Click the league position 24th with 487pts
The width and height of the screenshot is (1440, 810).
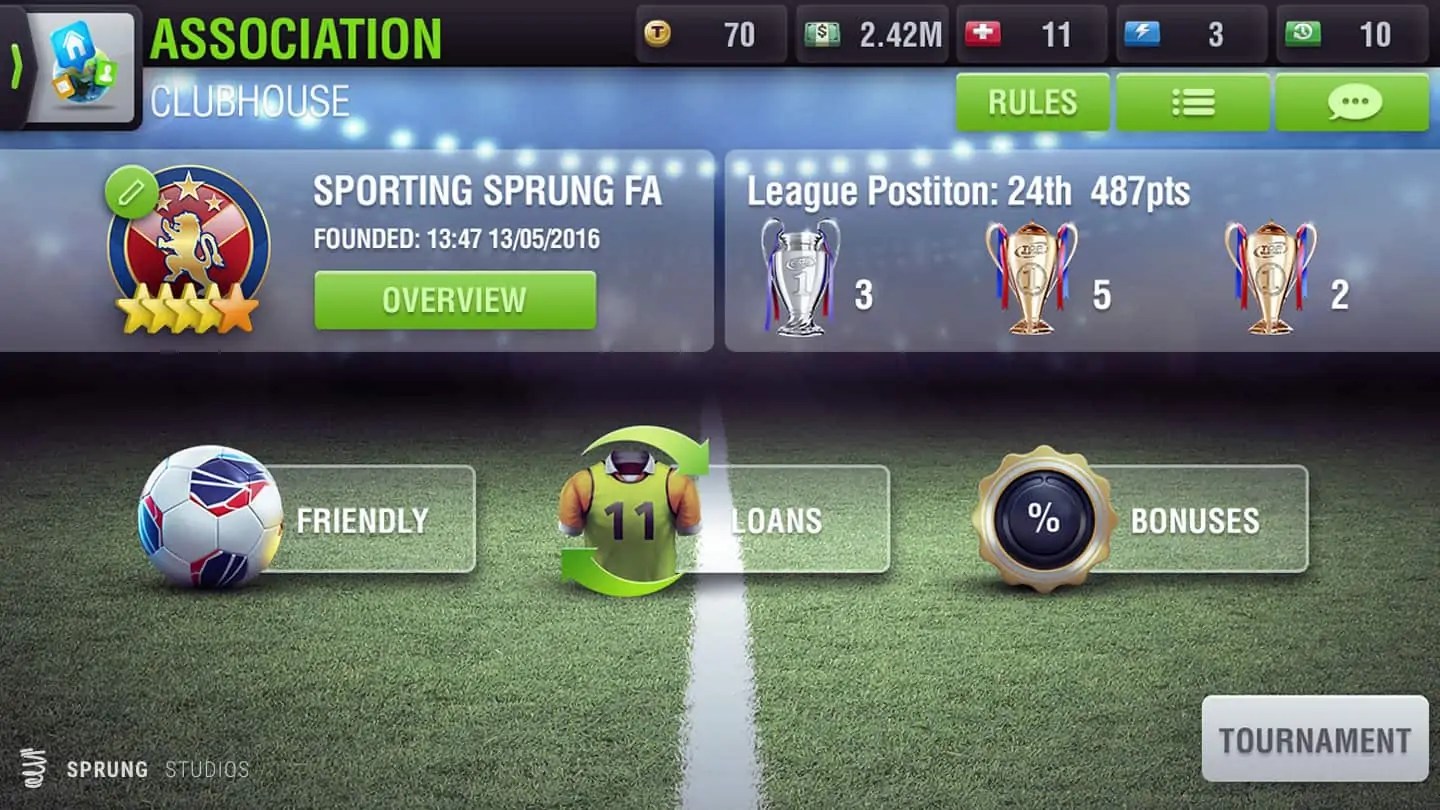(965, 191)
